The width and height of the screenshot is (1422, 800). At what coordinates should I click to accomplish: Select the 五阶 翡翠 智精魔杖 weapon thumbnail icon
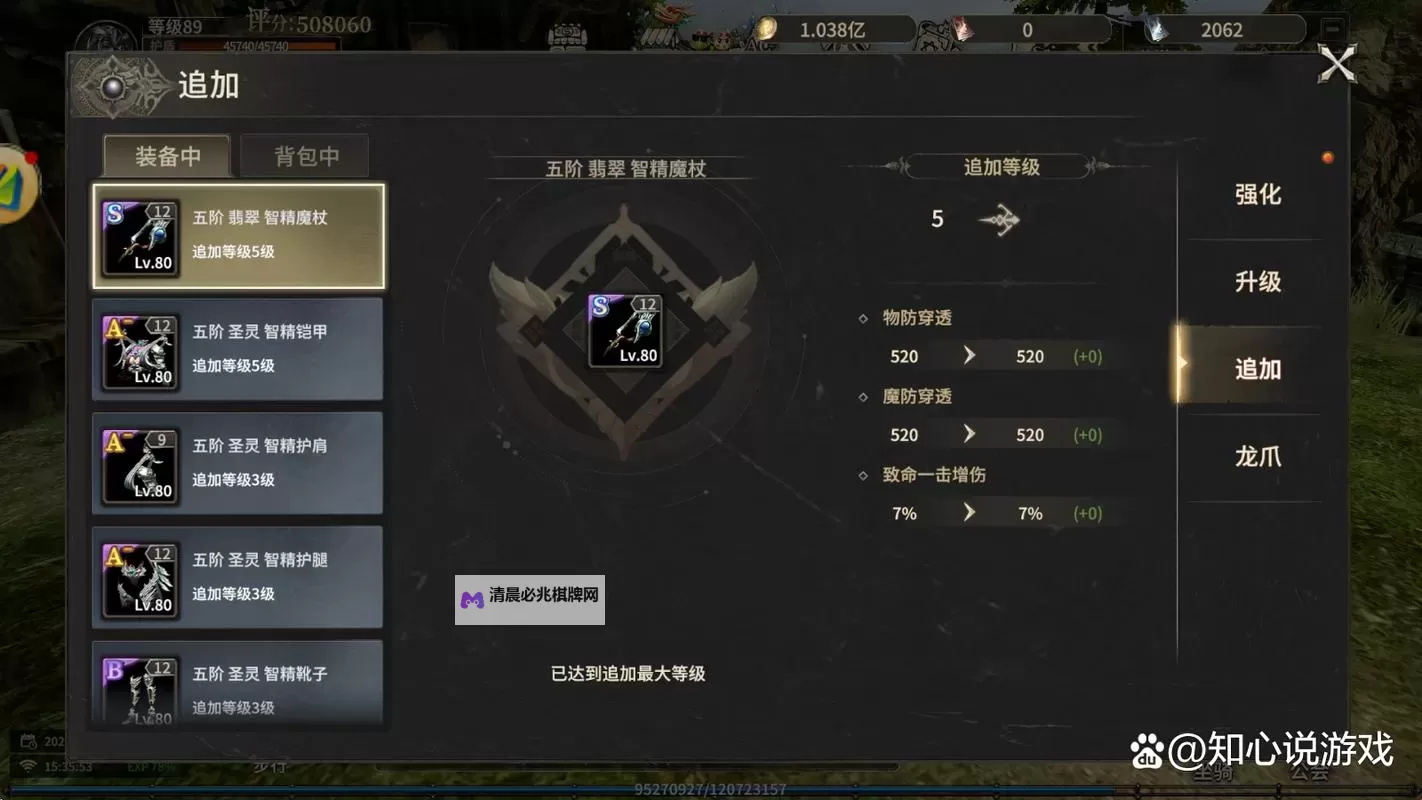point(140,235)
